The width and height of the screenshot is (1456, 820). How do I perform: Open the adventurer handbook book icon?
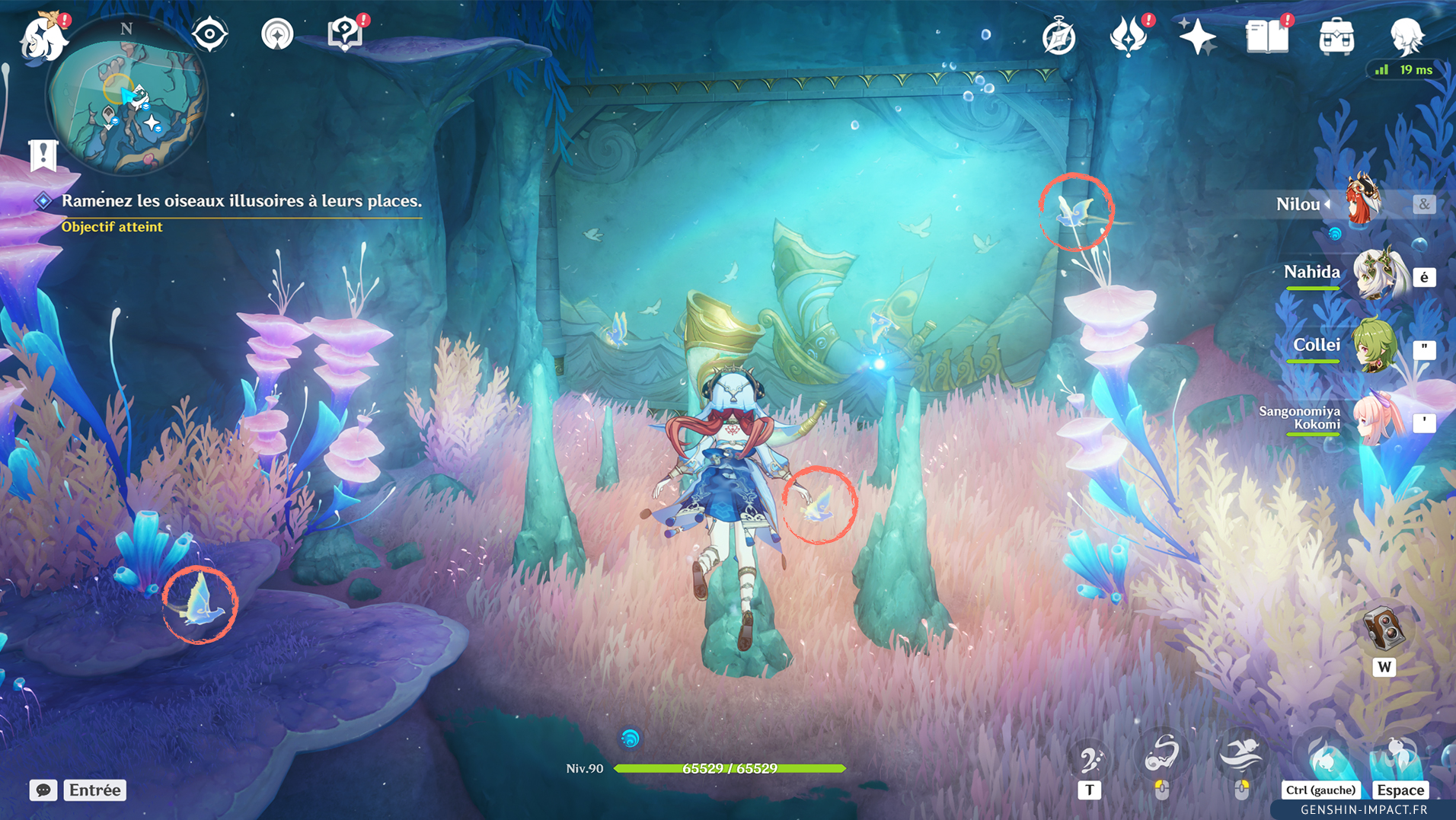(x=1266, y=37)
